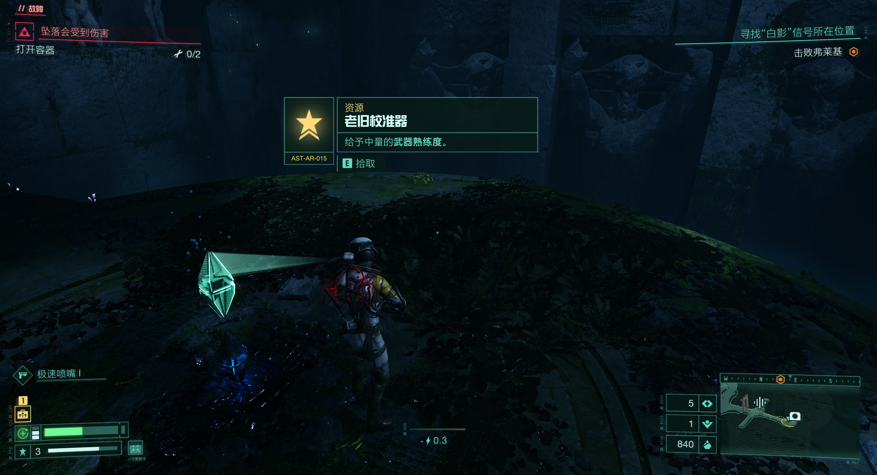Select the square ability icon beside proficiency bar
Image resolution: width=877 pixels, height=475 pixels.
click(135, 449)
